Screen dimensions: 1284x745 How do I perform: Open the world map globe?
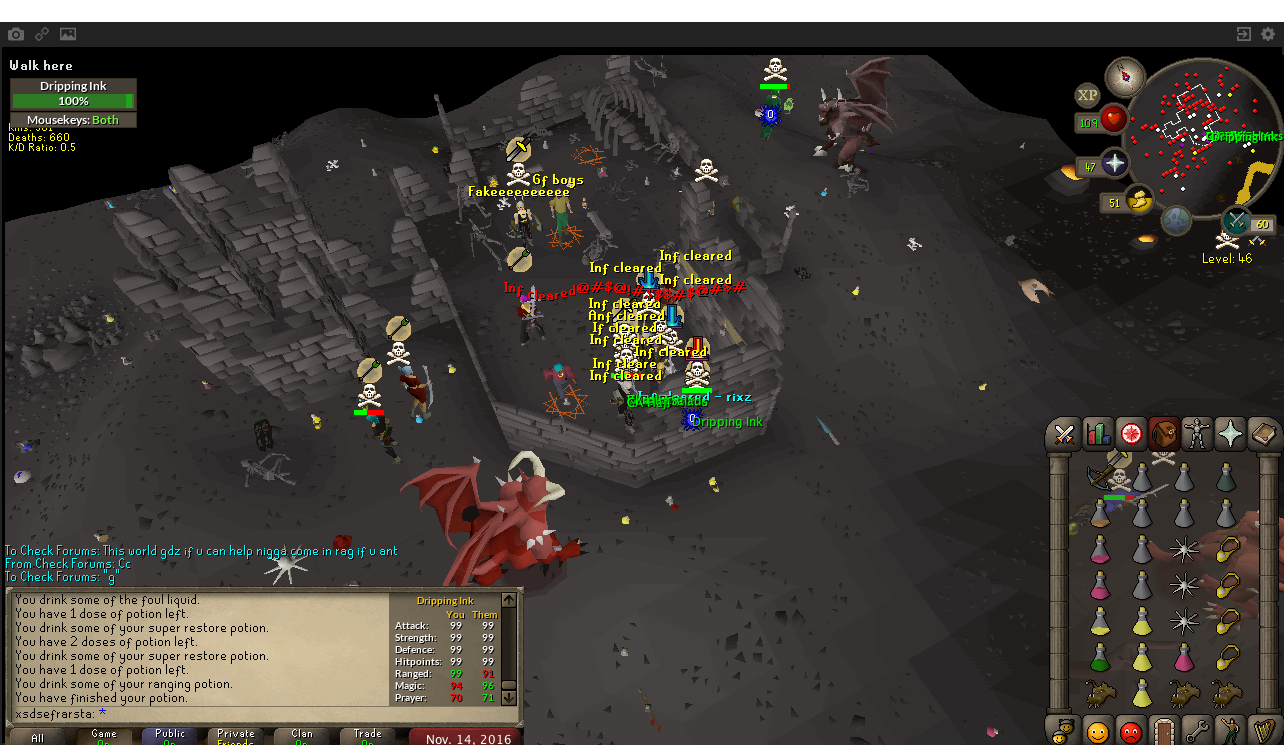point(1176,220)
